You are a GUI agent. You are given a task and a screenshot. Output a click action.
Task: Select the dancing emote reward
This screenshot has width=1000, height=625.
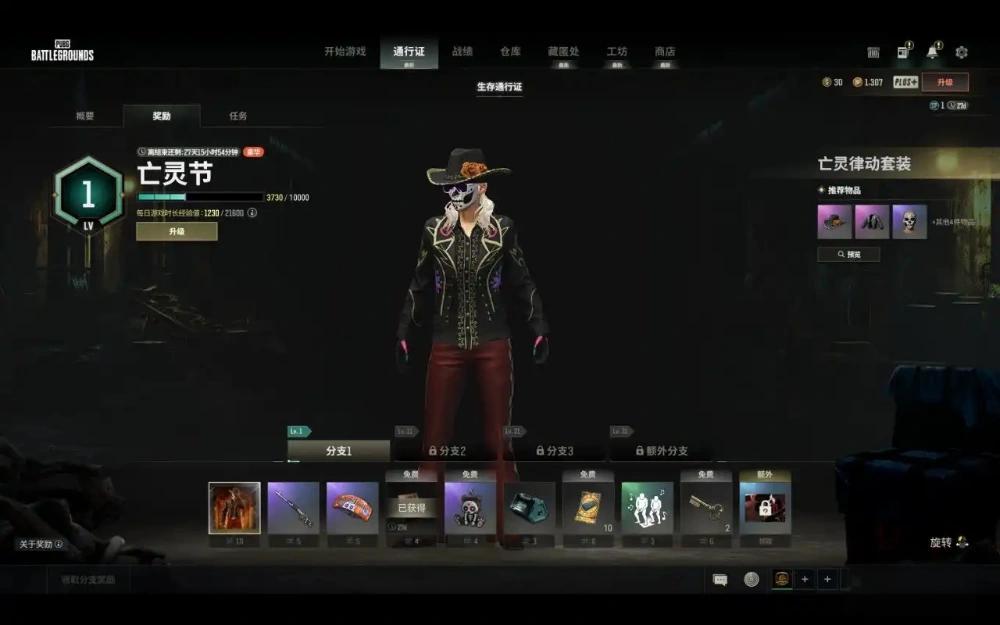pos(647,508)
